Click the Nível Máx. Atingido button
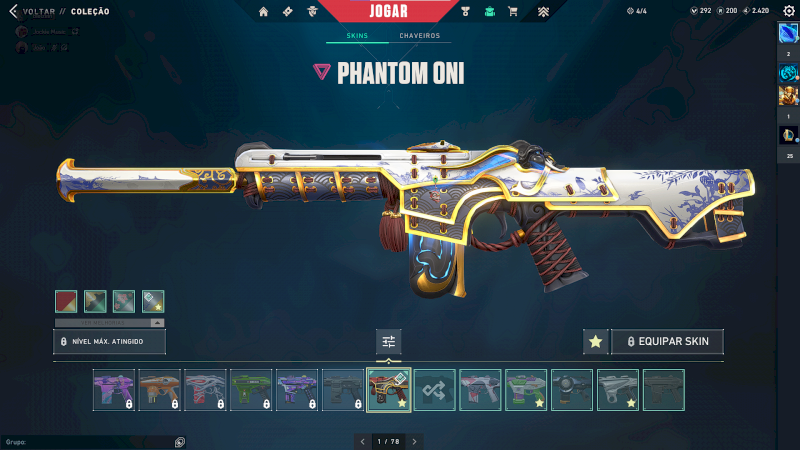 pyautogui.click(x=109, y=342)
